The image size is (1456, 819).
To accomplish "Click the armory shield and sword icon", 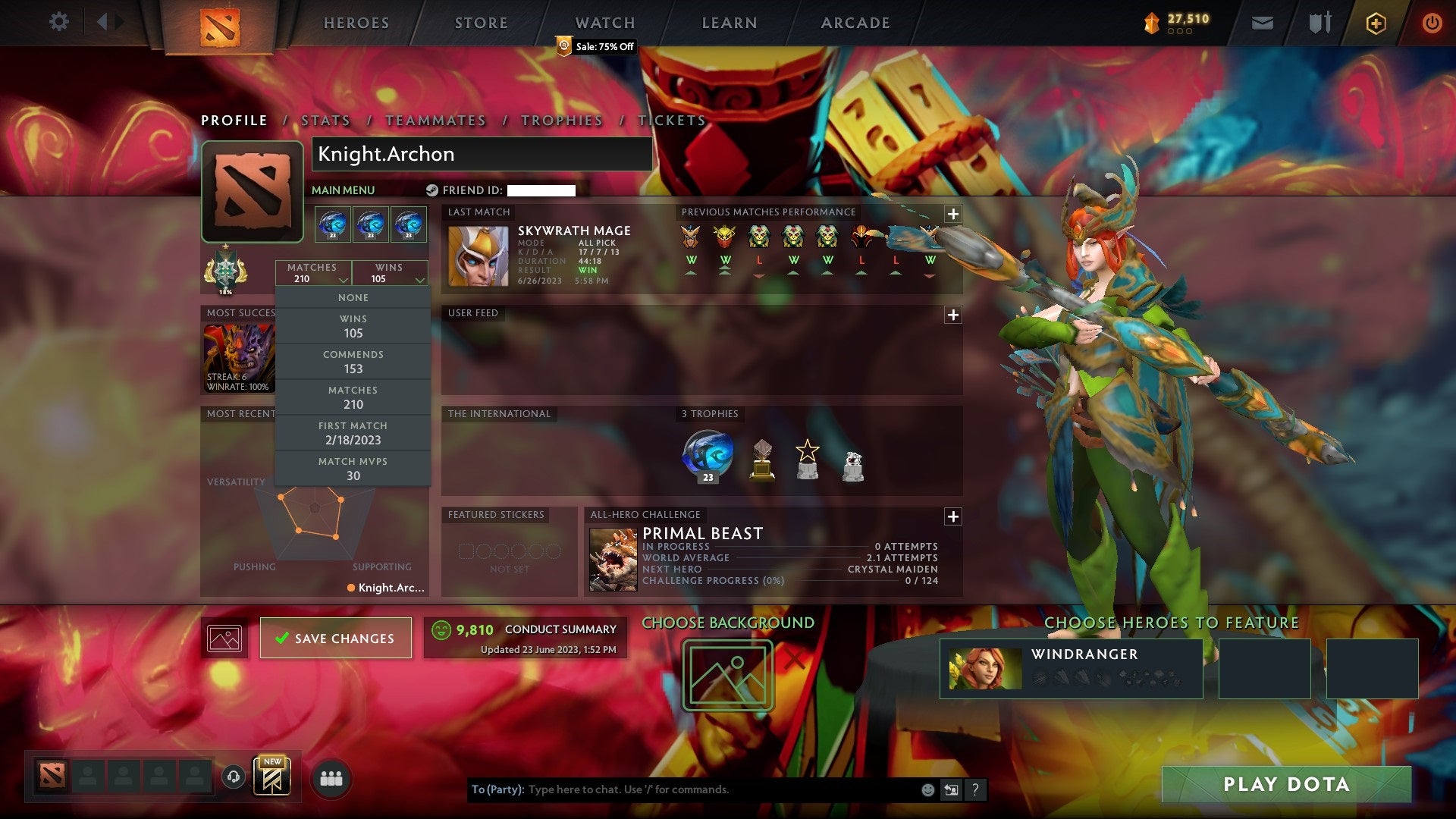I will pyautogui.click(x=1319, y=23).
